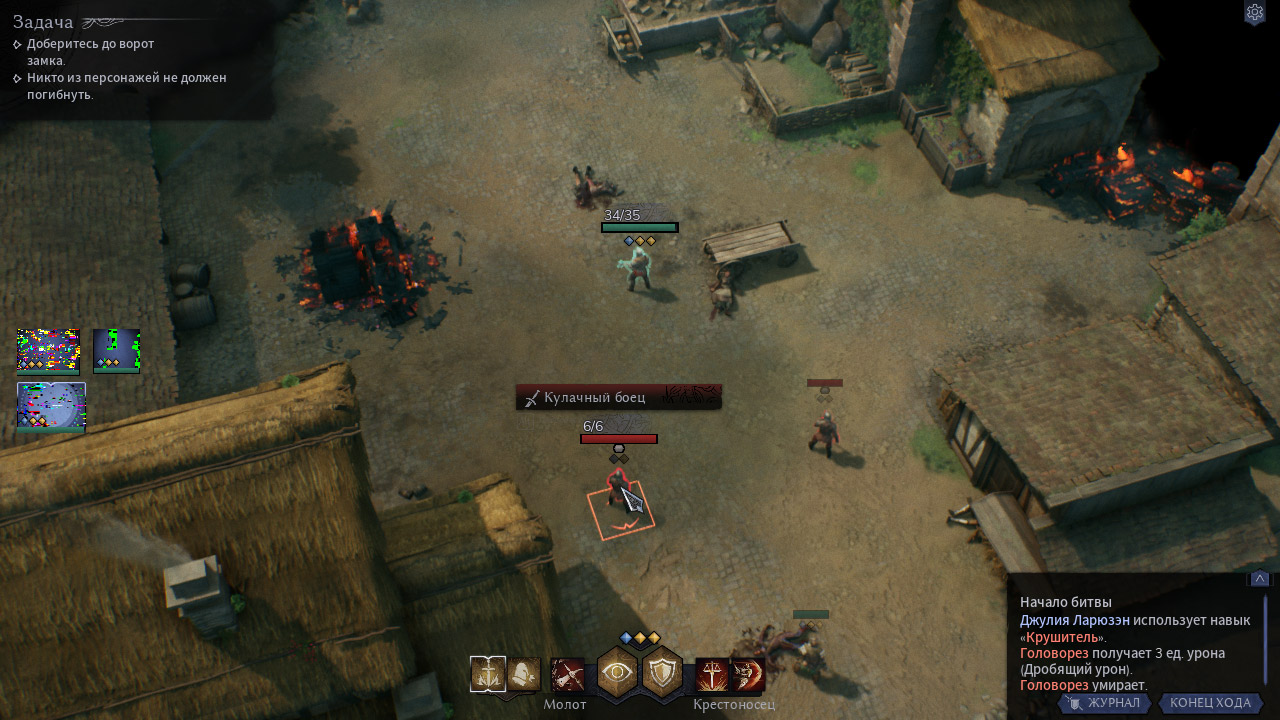
Task: Select the multicolor-glitched party portrait
Action: 48,350
